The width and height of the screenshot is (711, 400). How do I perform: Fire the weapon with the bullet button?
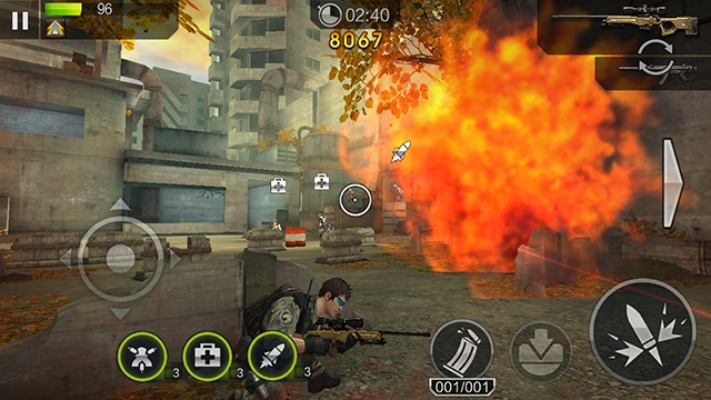click(x=642, y=331)
